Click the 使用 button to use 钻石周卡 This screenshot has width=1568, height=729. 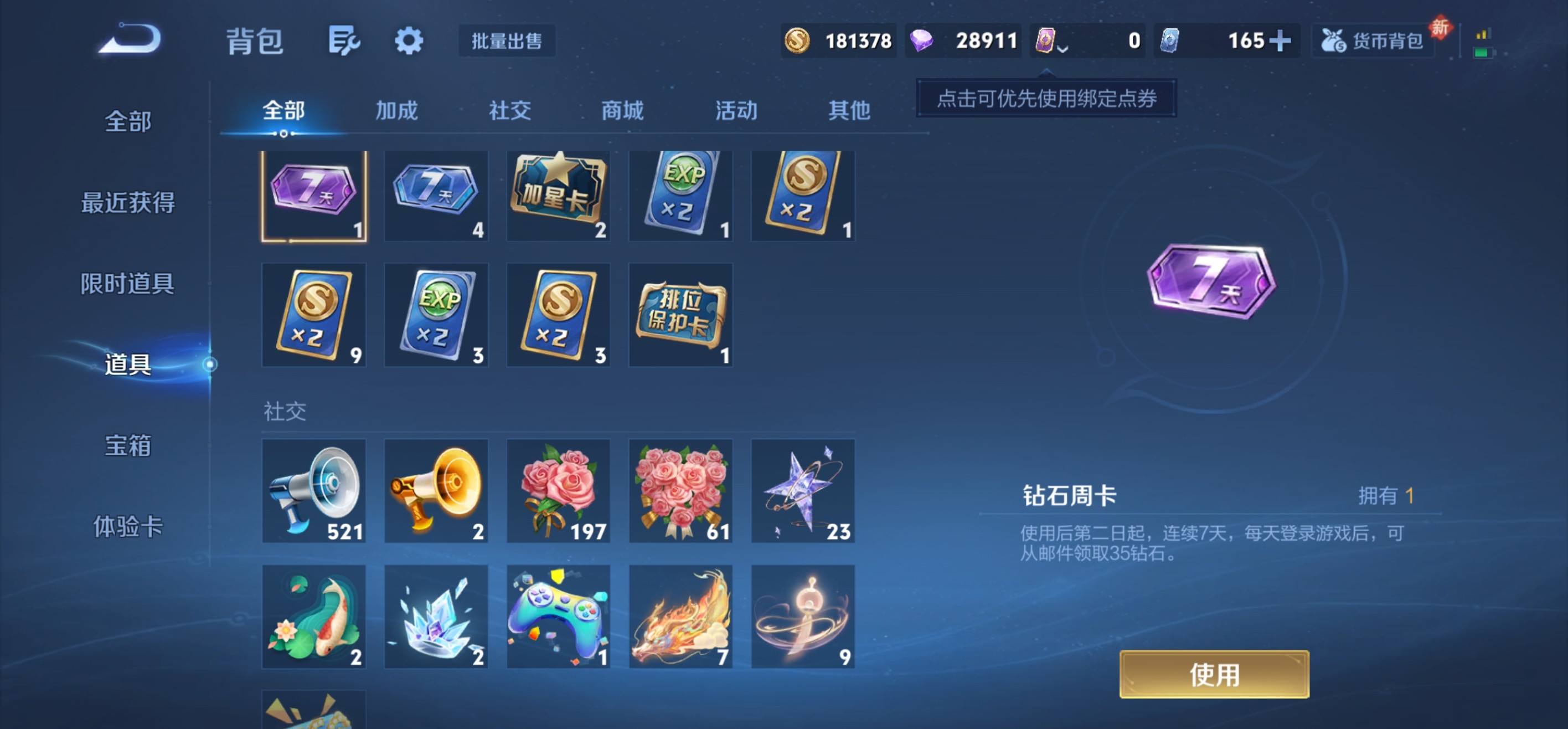pos(1214,674)
